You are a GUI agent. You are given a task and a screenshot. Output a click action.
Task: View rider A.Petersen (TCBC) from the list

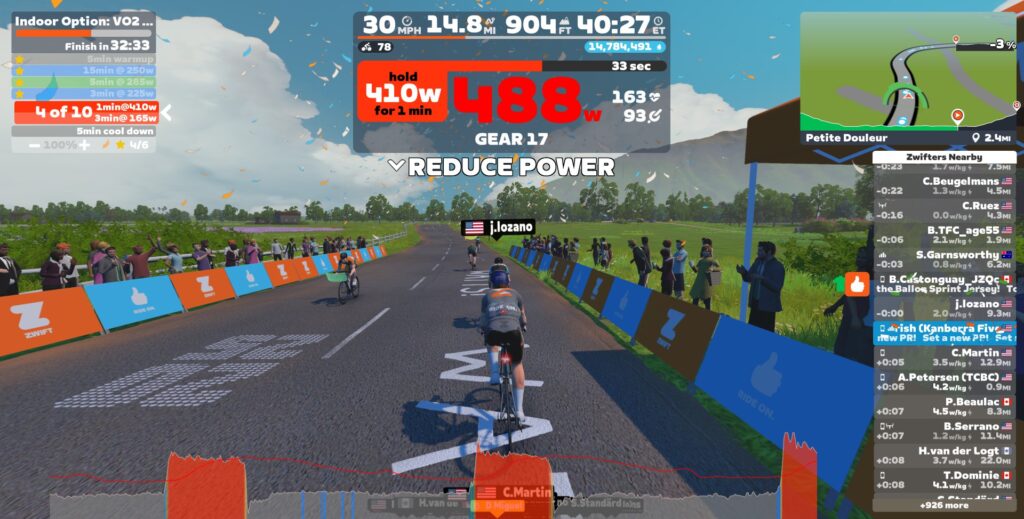click(x=944, y=381)
